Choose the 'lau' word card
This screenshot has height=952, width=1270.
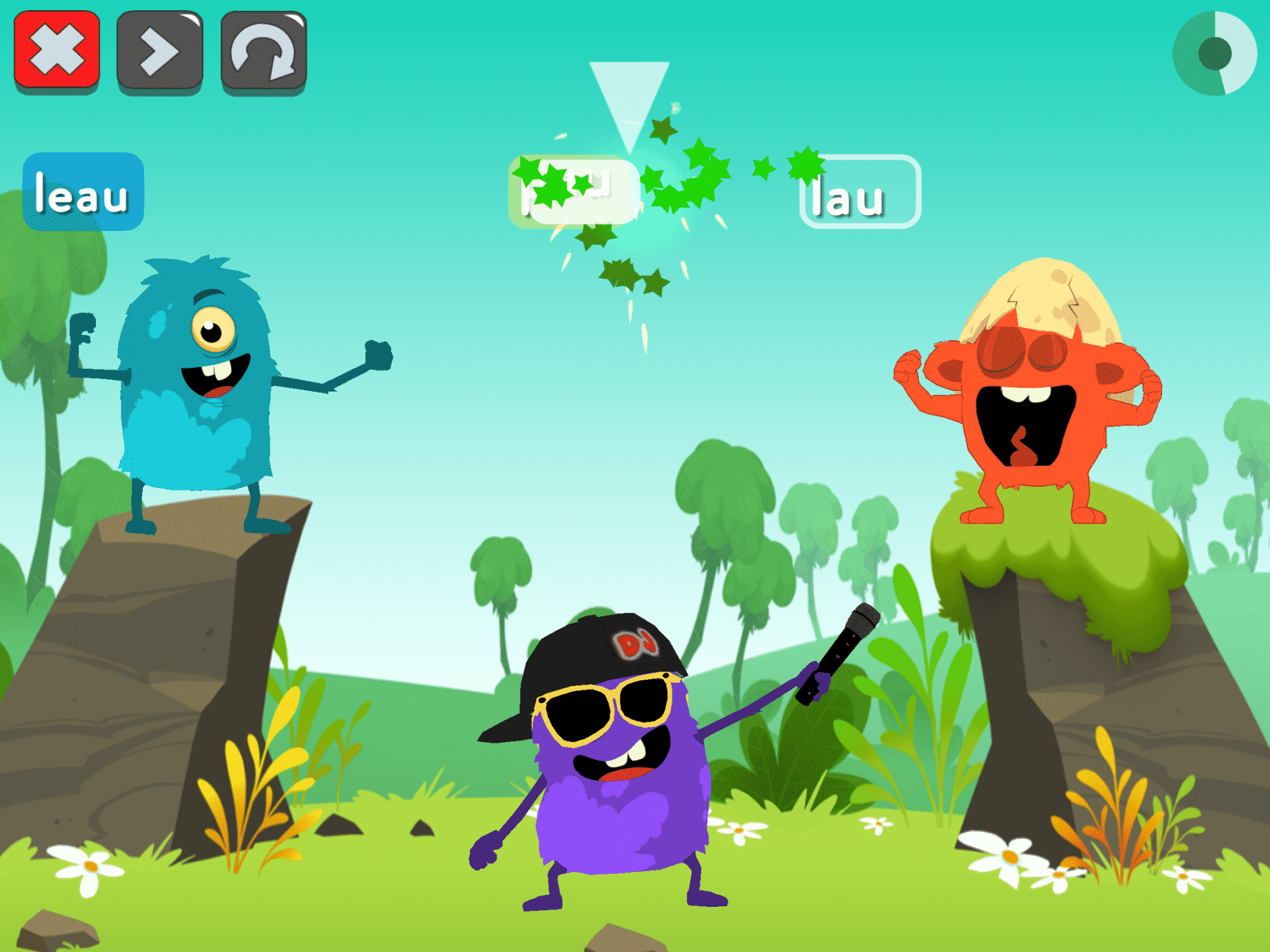click(x=860, y=192)
